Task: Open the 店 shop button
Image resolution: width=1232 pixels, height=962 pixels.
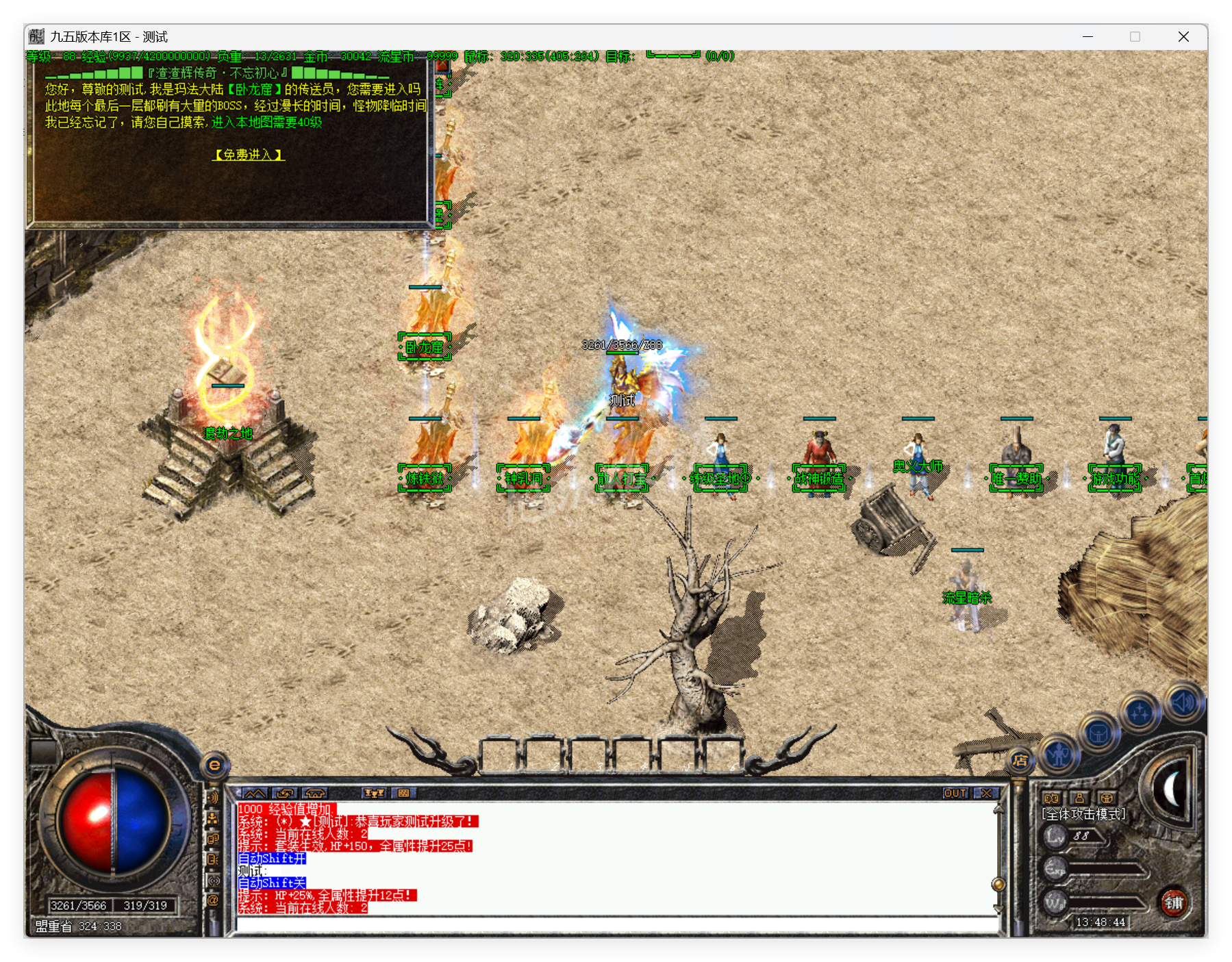Action: [1020, 760]
